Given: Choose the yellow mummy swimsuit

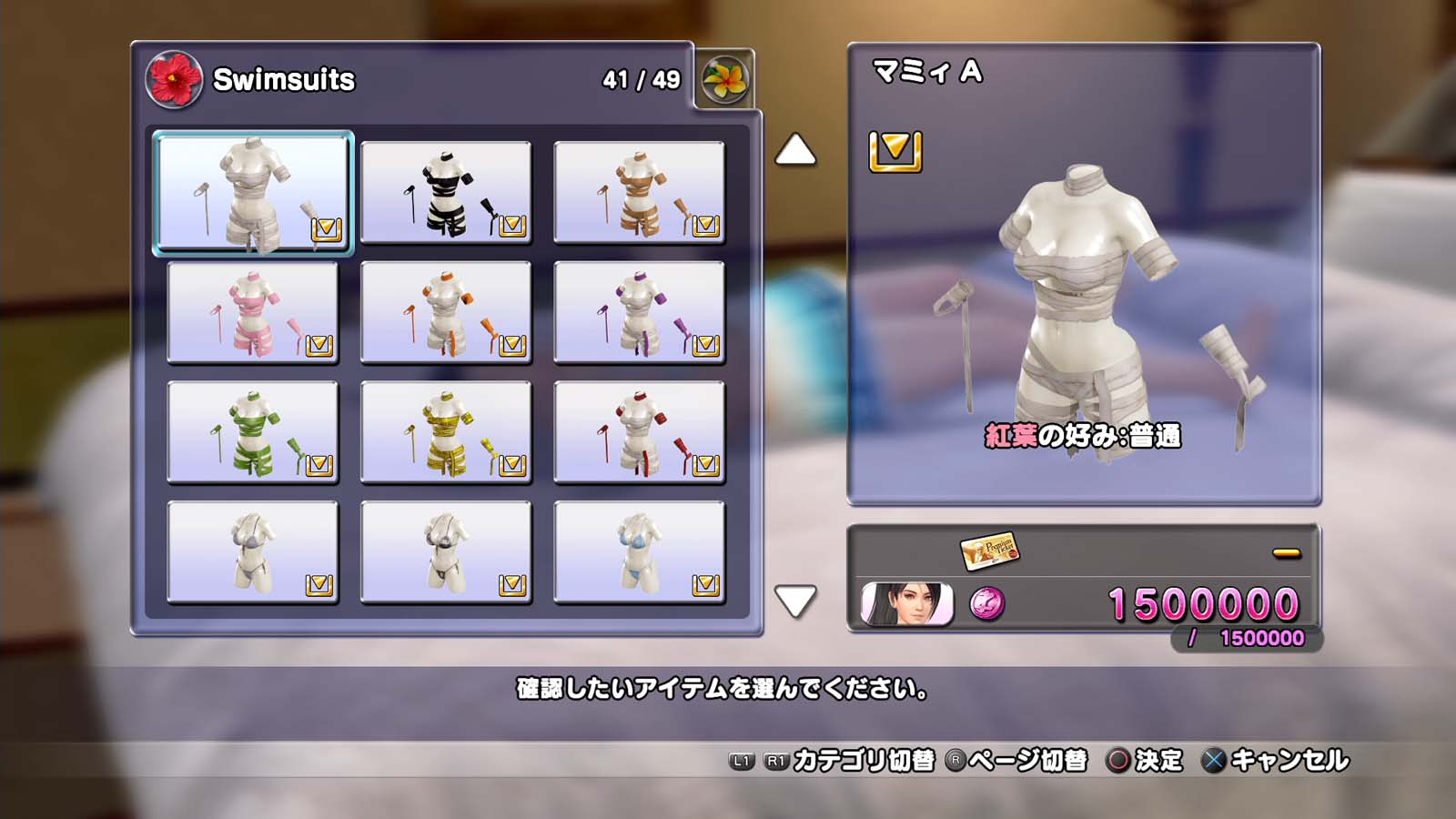Looking at the screenshot, I should pos(446,433).
